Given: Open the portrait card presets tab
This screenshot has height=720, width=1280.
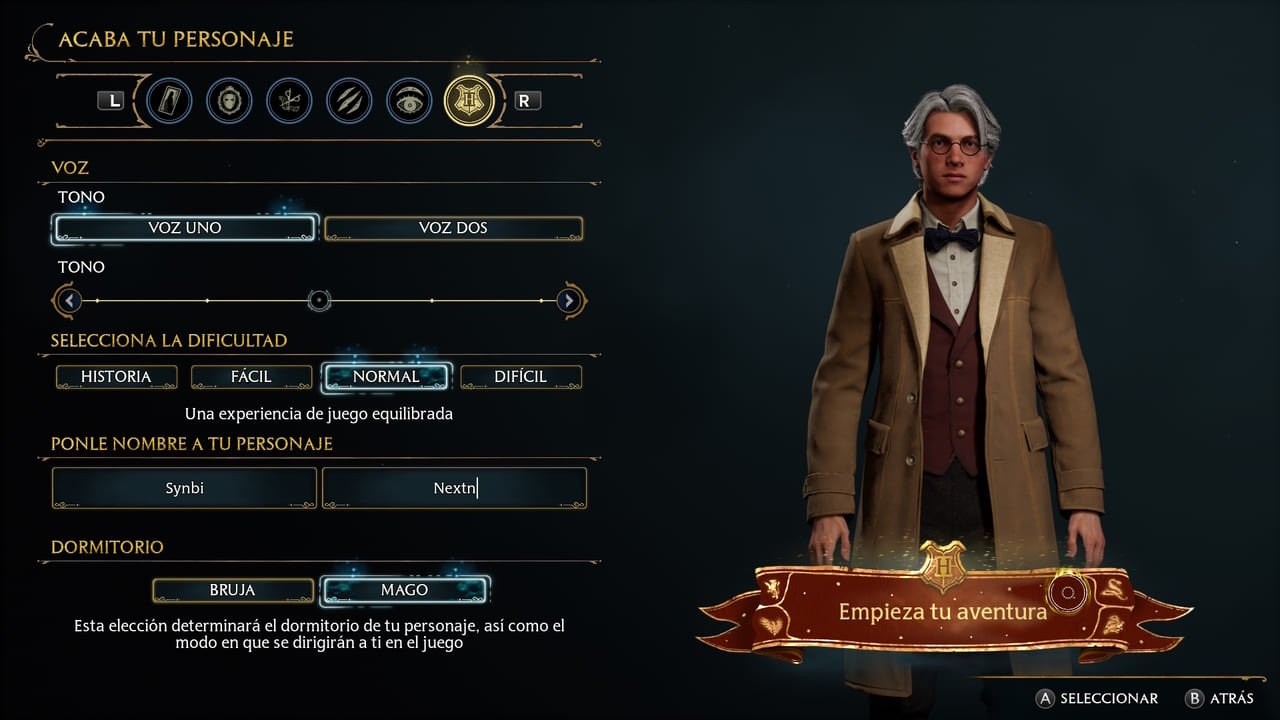Looking at the screenshot, I should 169,101.
